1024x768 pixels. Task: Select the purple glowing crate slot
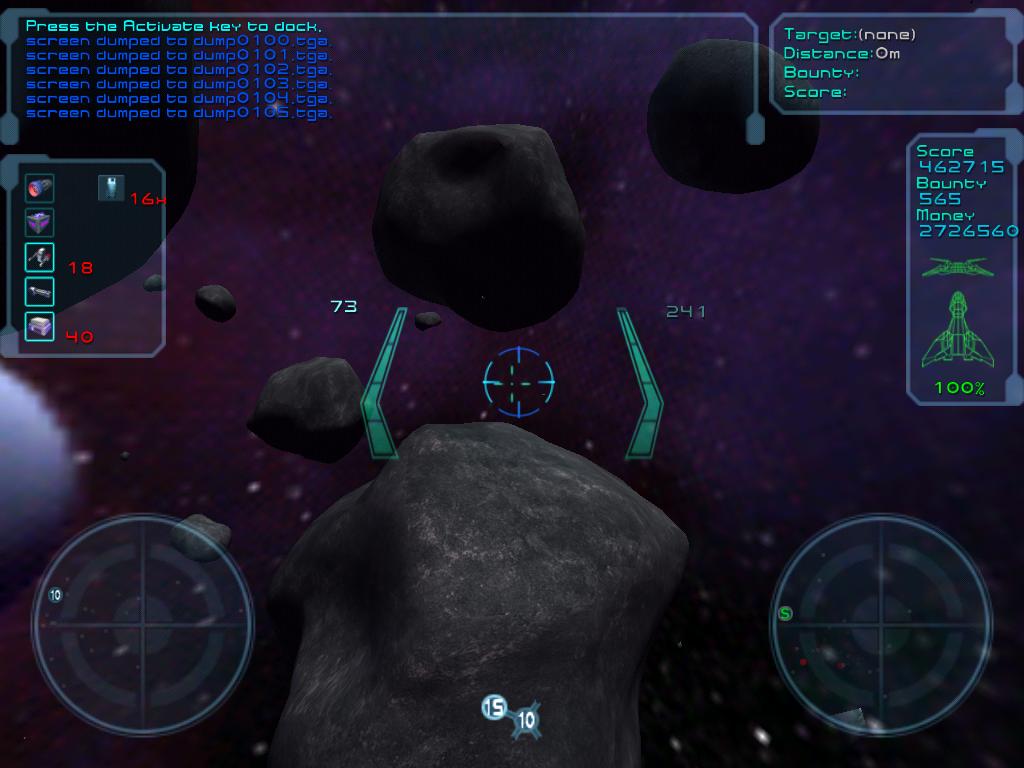pos(39,223)
